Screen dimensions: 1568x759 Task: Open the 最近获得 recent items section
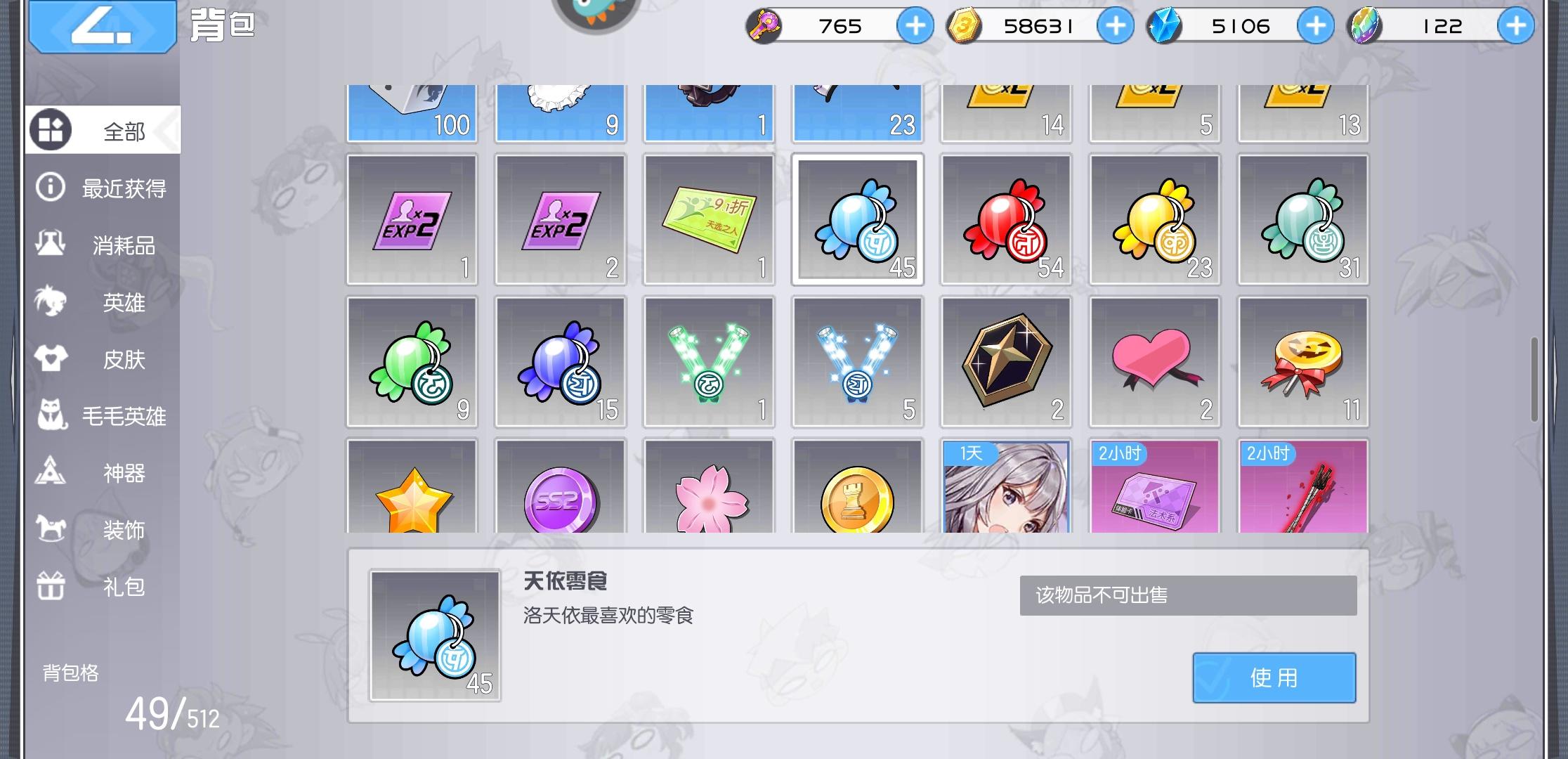[x=104, y=188]
